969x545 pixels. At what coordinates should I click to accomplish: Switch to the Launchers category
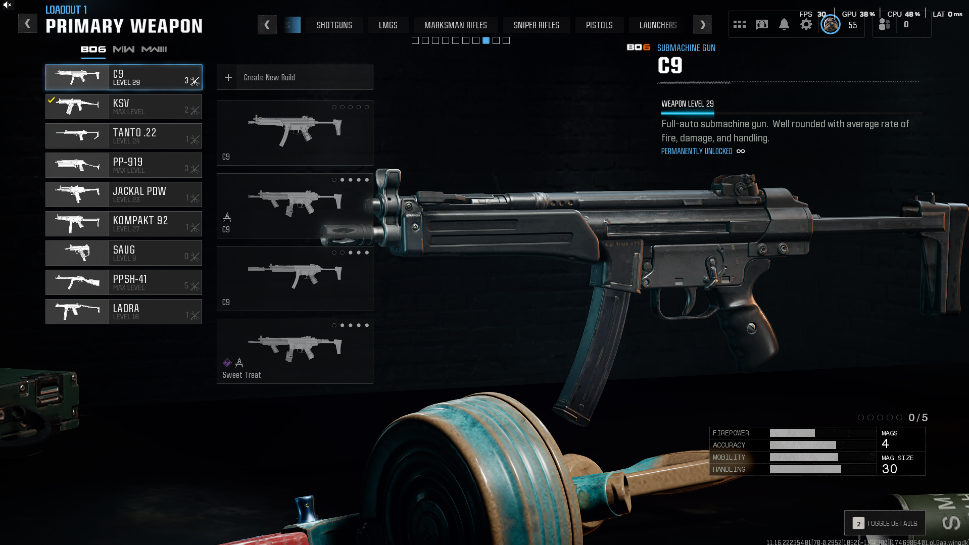(658, 25)
